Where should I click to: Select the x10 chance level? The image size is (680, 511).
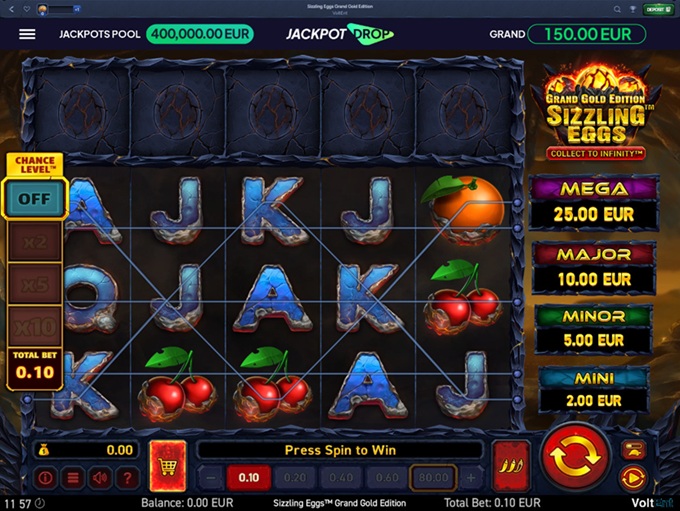click(35, 326)
